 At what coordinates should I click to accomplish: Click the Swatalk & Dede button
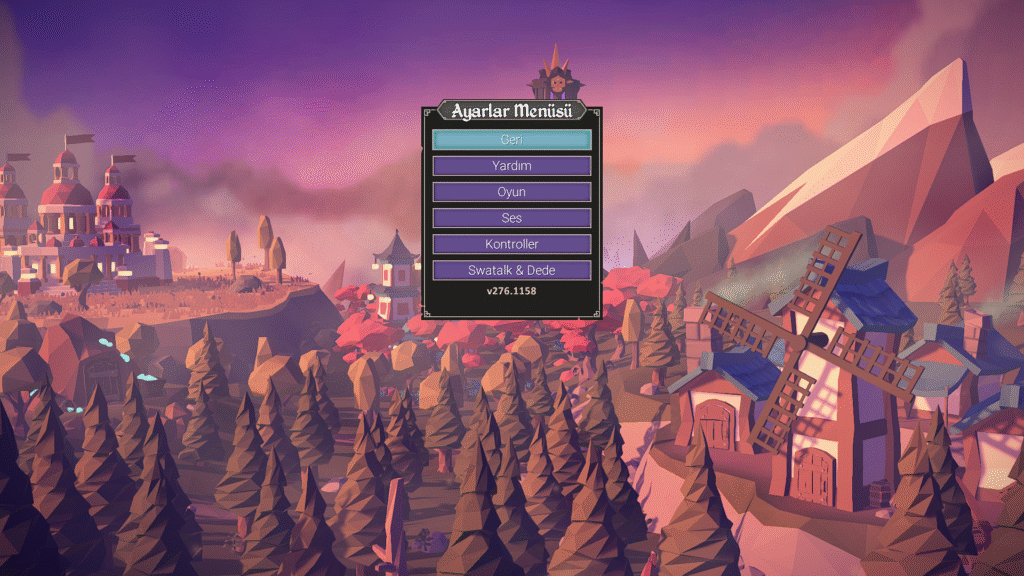pos(511,270)
